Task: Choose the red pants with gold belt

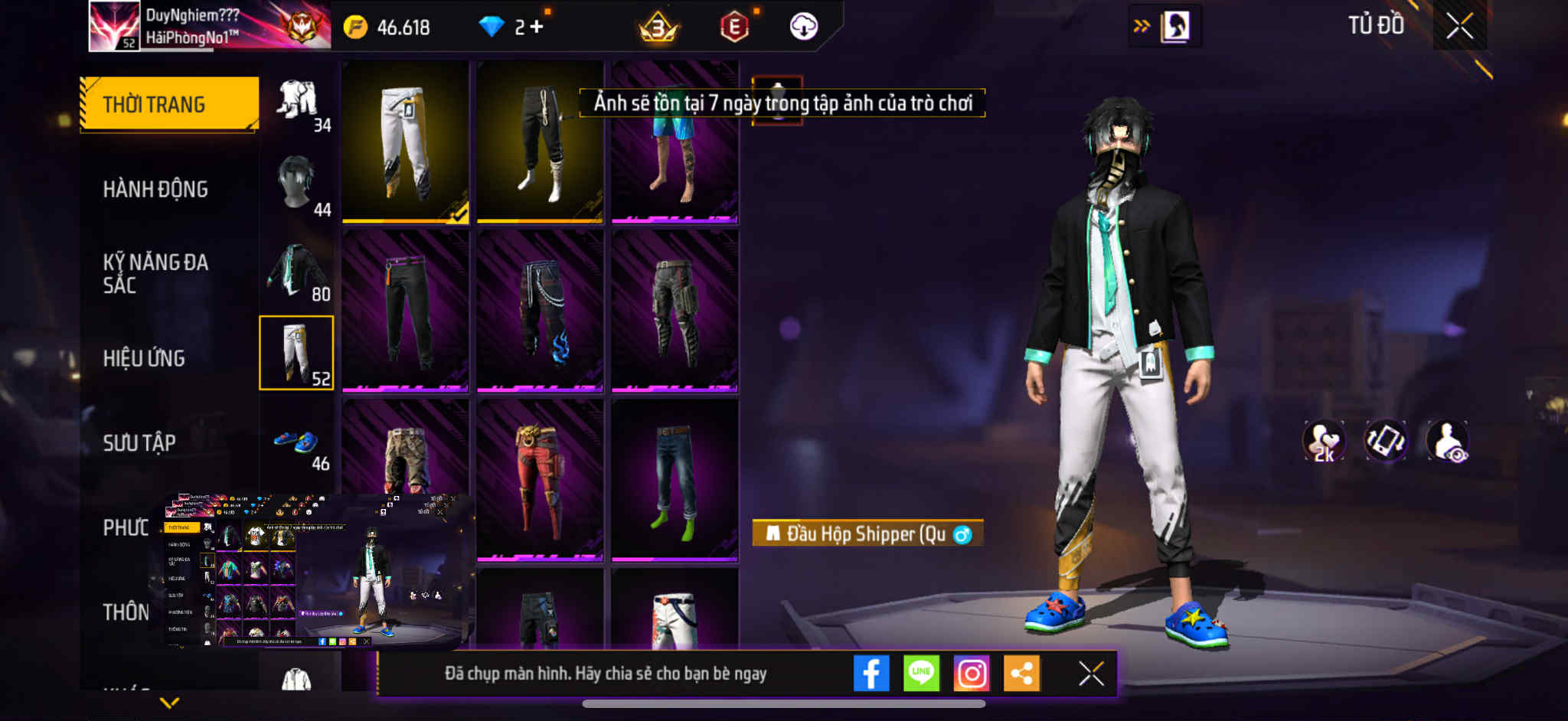Action: pyautogui.click(x=540, y=480)
